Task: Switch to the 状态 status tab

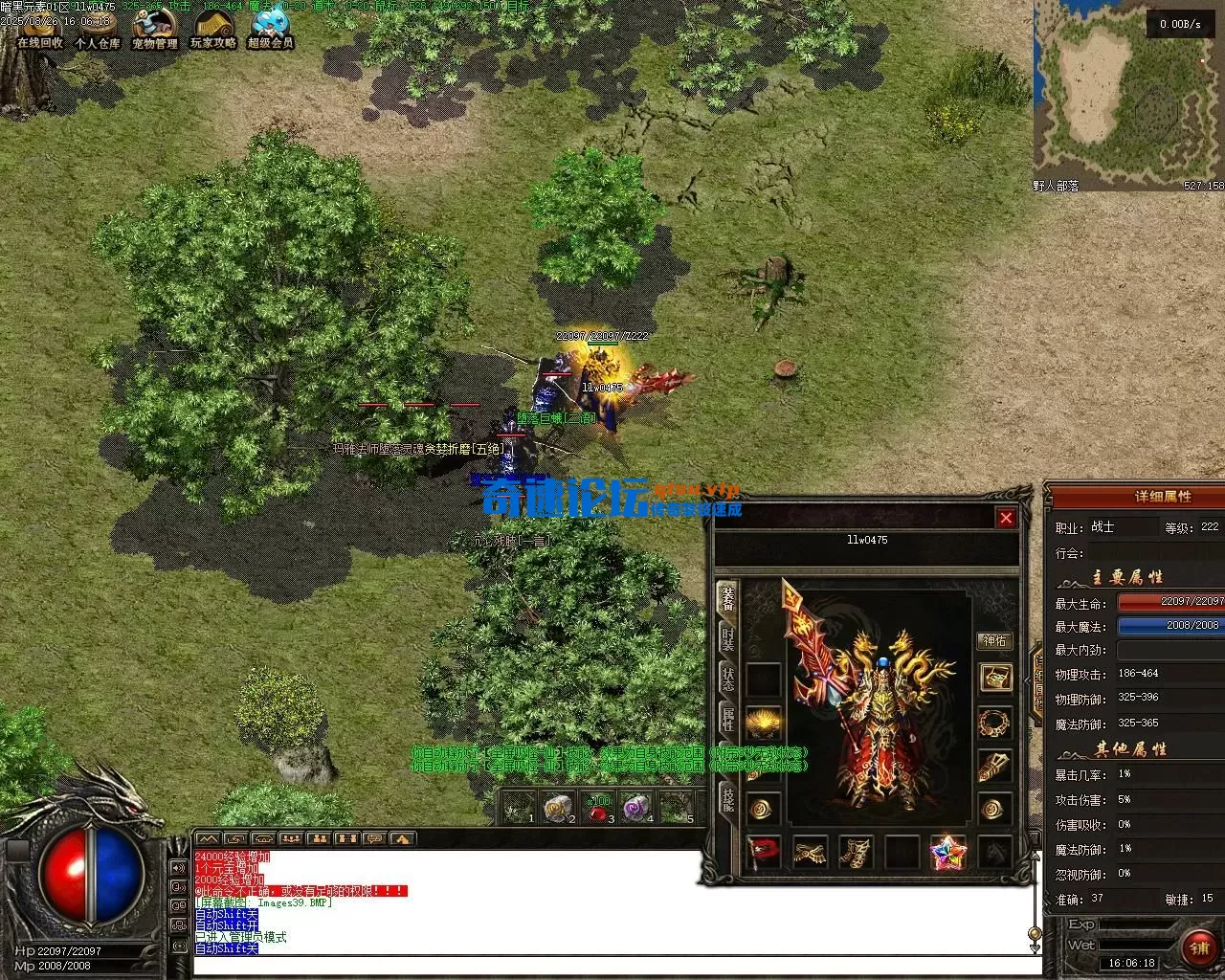Action: click(x=727, y=680)
